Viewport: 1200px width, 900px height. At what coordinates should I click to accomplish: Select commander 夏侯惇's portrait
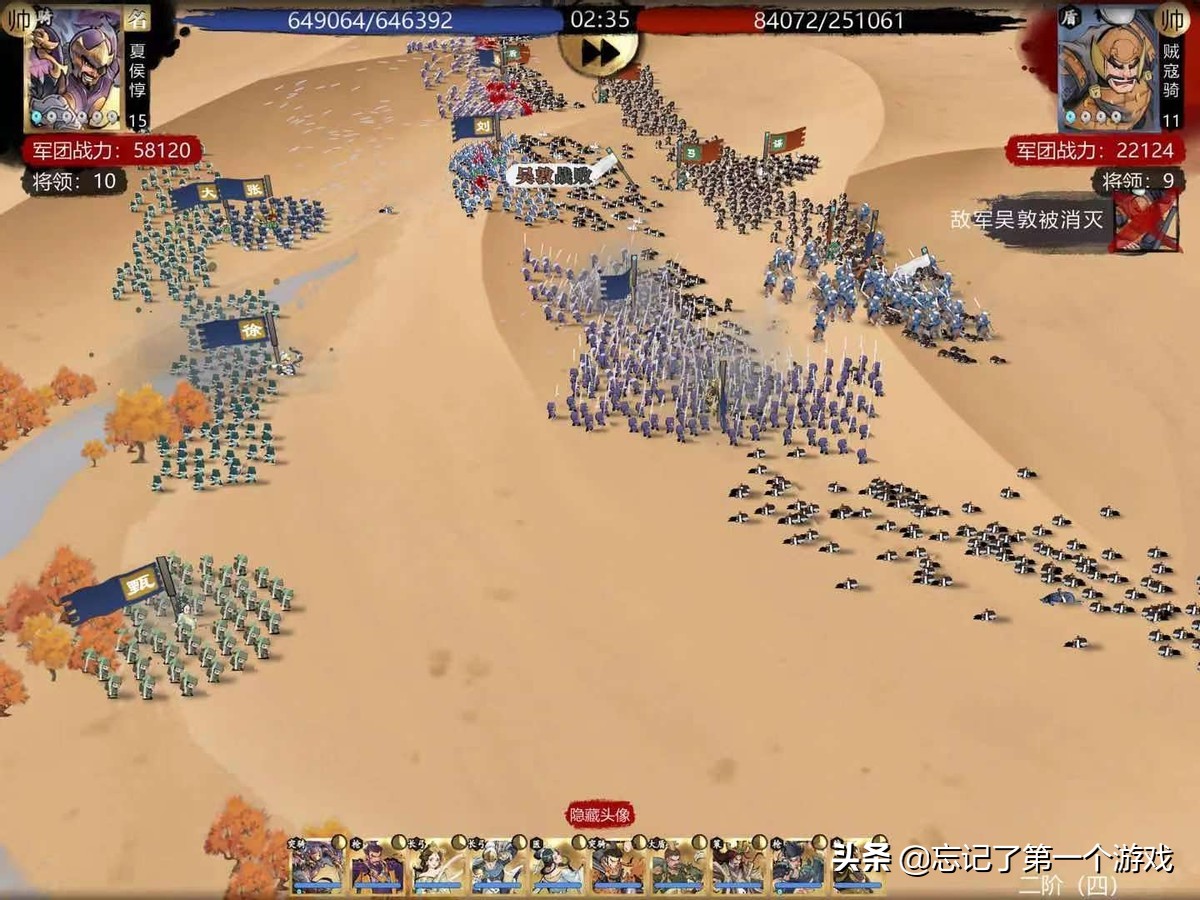point(75,68)
